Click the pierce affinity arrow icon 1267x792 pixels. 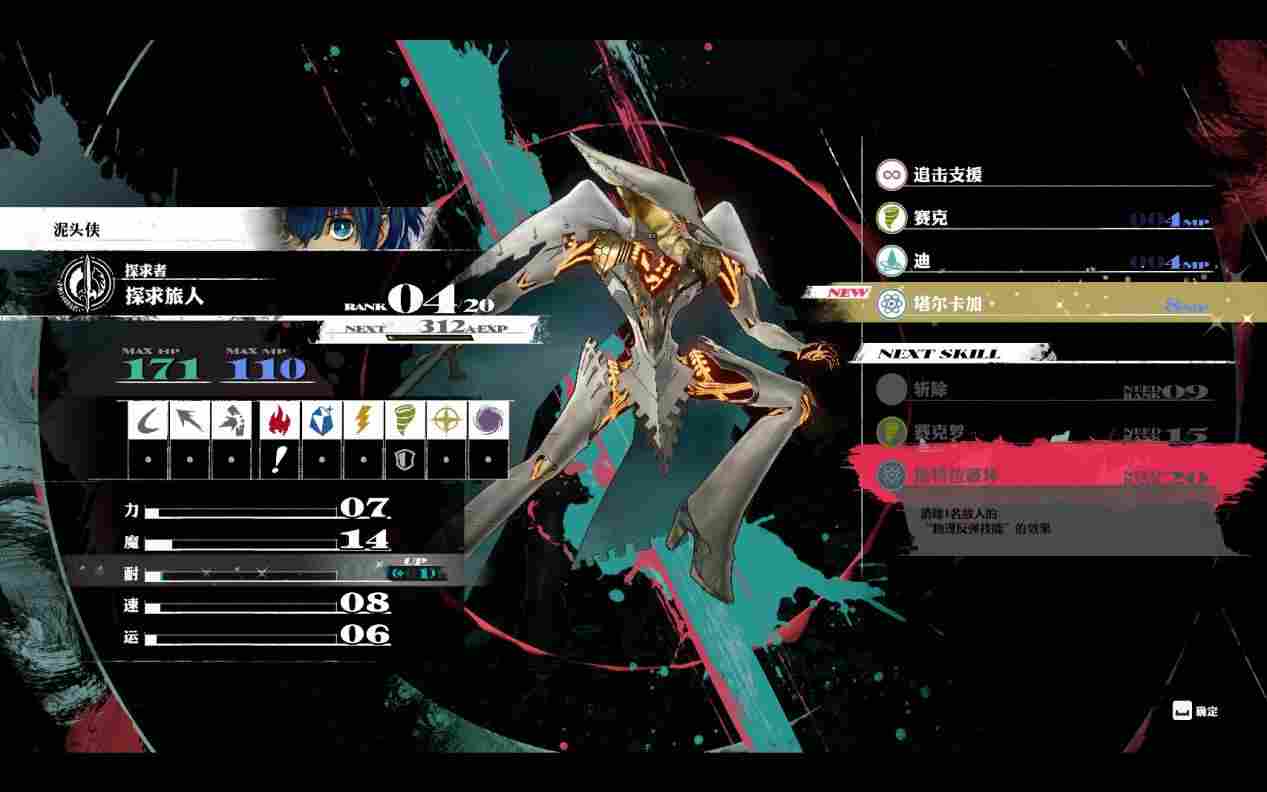[x=189, y=420]
